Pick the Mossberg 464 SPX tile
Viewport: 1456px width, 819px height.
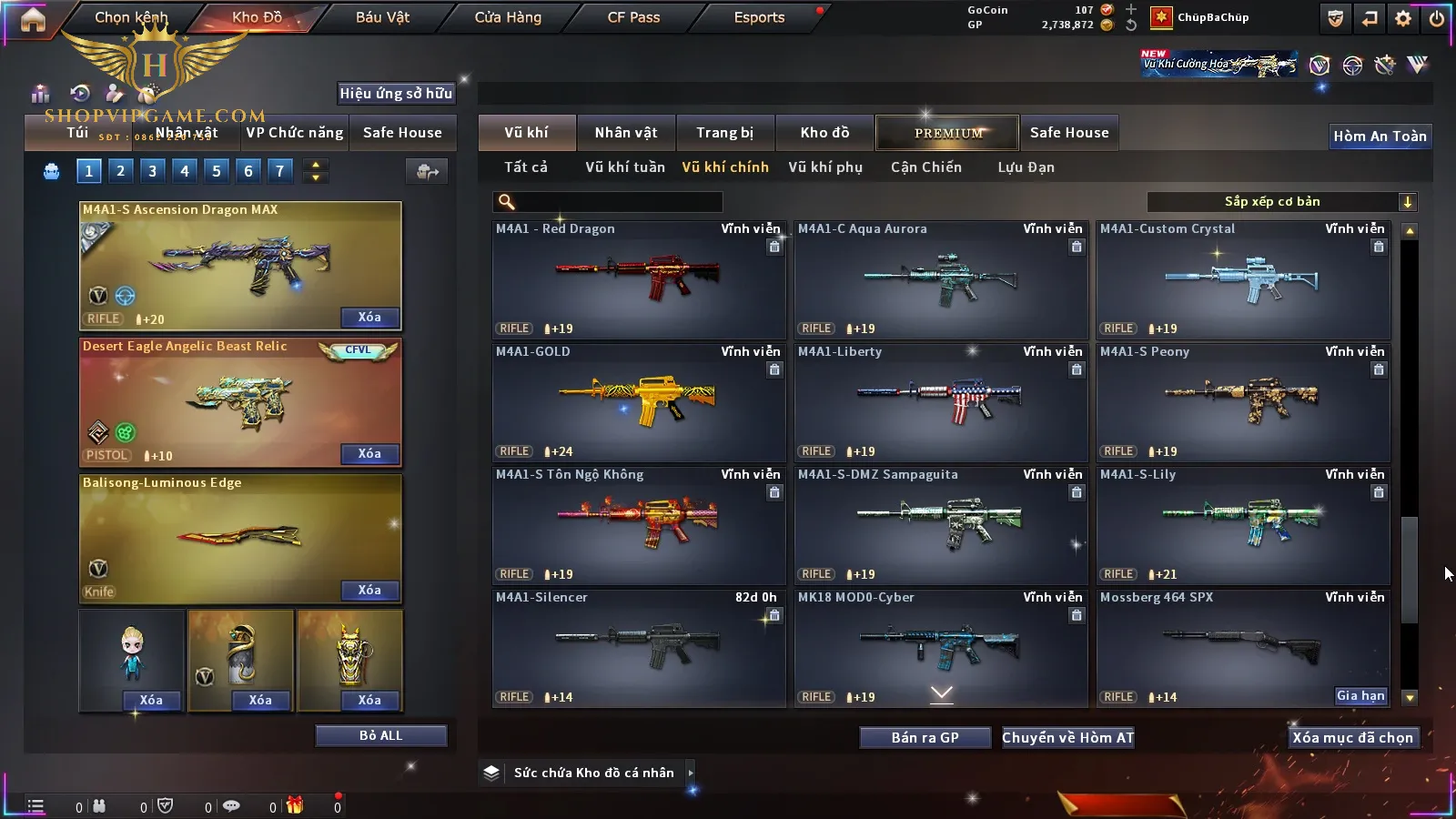point(1243,642)
